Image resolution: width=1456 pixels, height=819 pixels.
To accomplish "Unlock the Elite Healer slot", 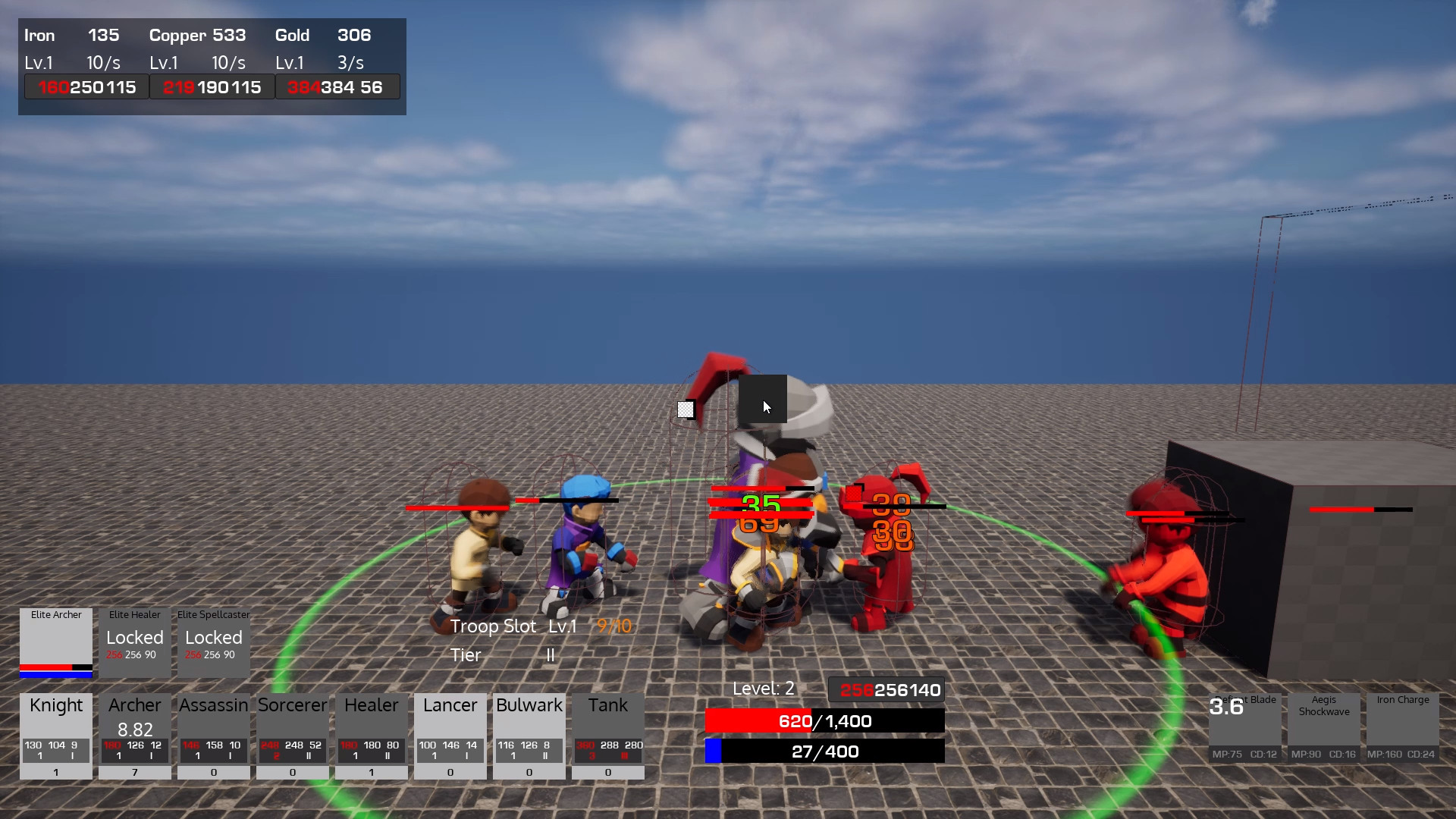I will 134,643.
